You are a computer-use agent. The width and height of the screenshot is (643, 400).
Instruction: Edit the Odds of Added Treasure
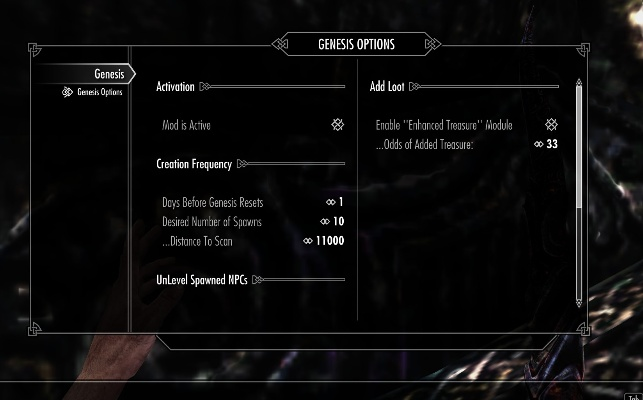(x=545, y=145)
